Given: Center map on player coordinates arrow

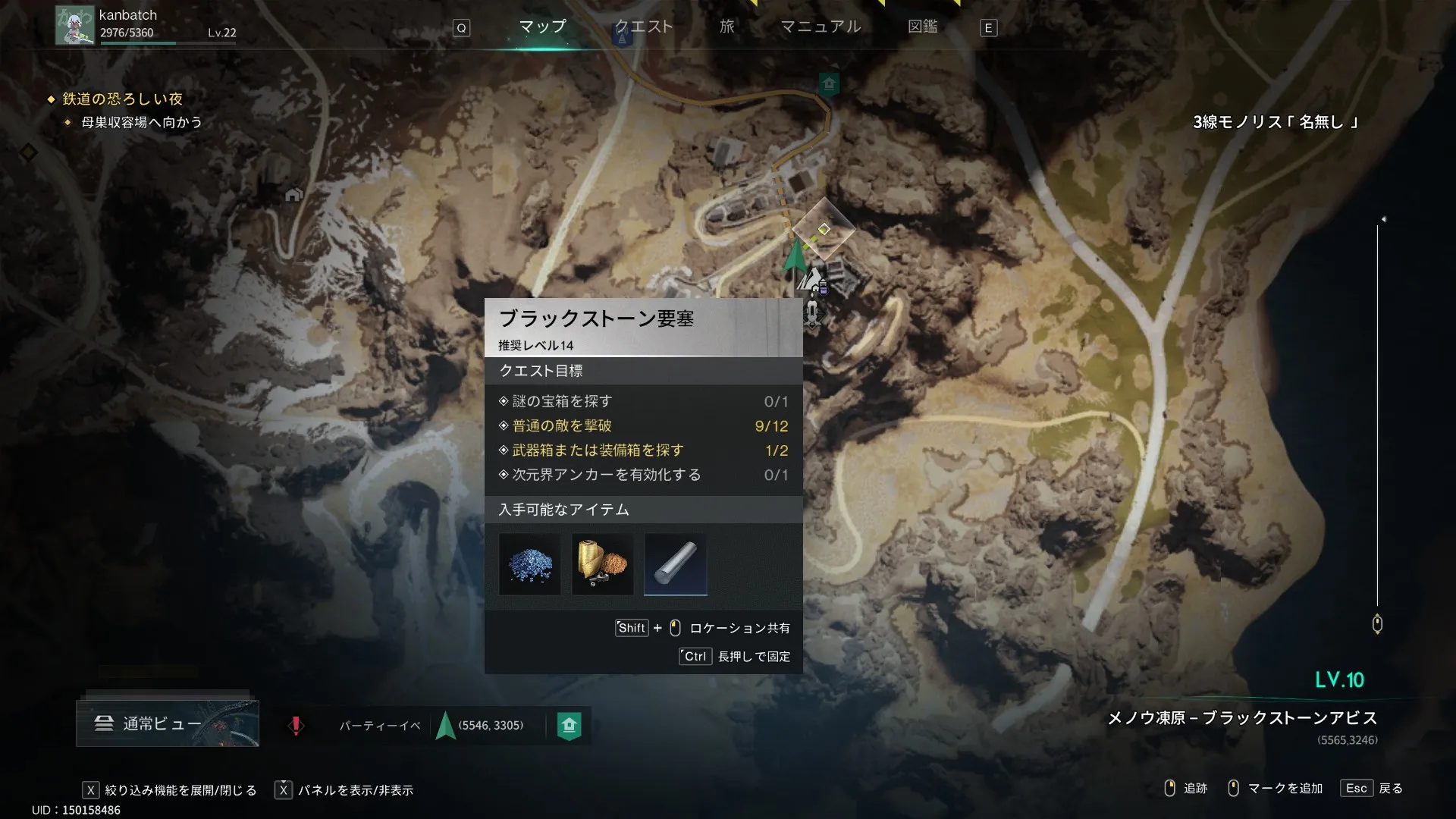Looking at the screenshot, I should coord(446,726).
